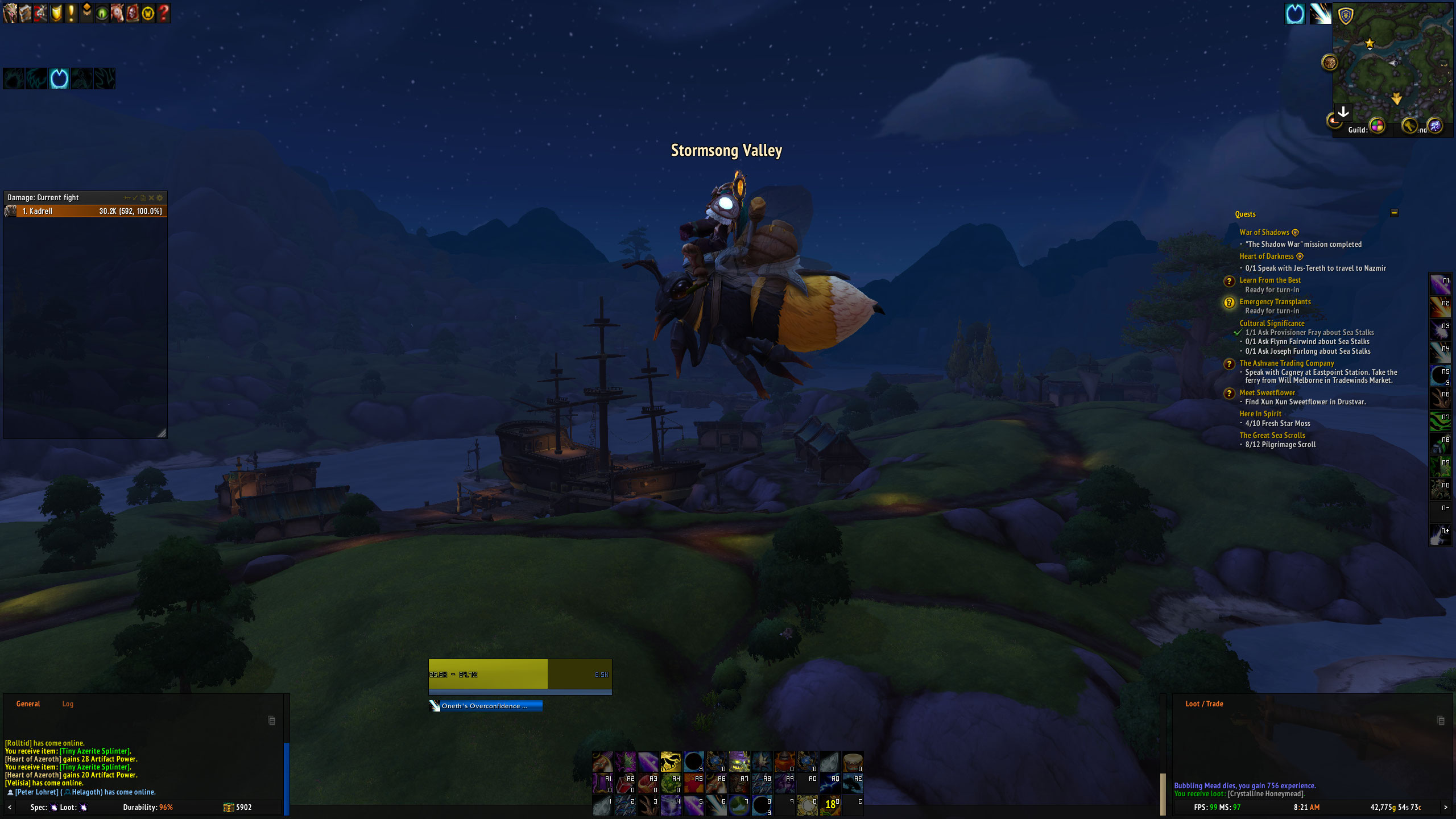
Task: Open the character info micro-menu portrait
Action: click(x=10, y=13)
